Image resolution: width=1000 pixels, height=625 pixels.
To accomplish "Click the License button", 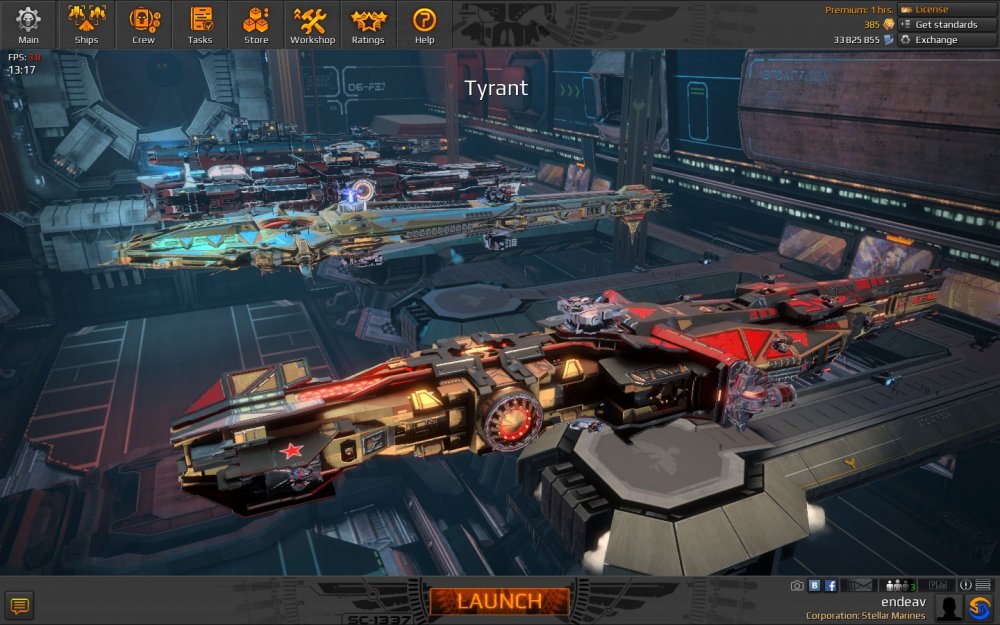I will tap(946, 9).
